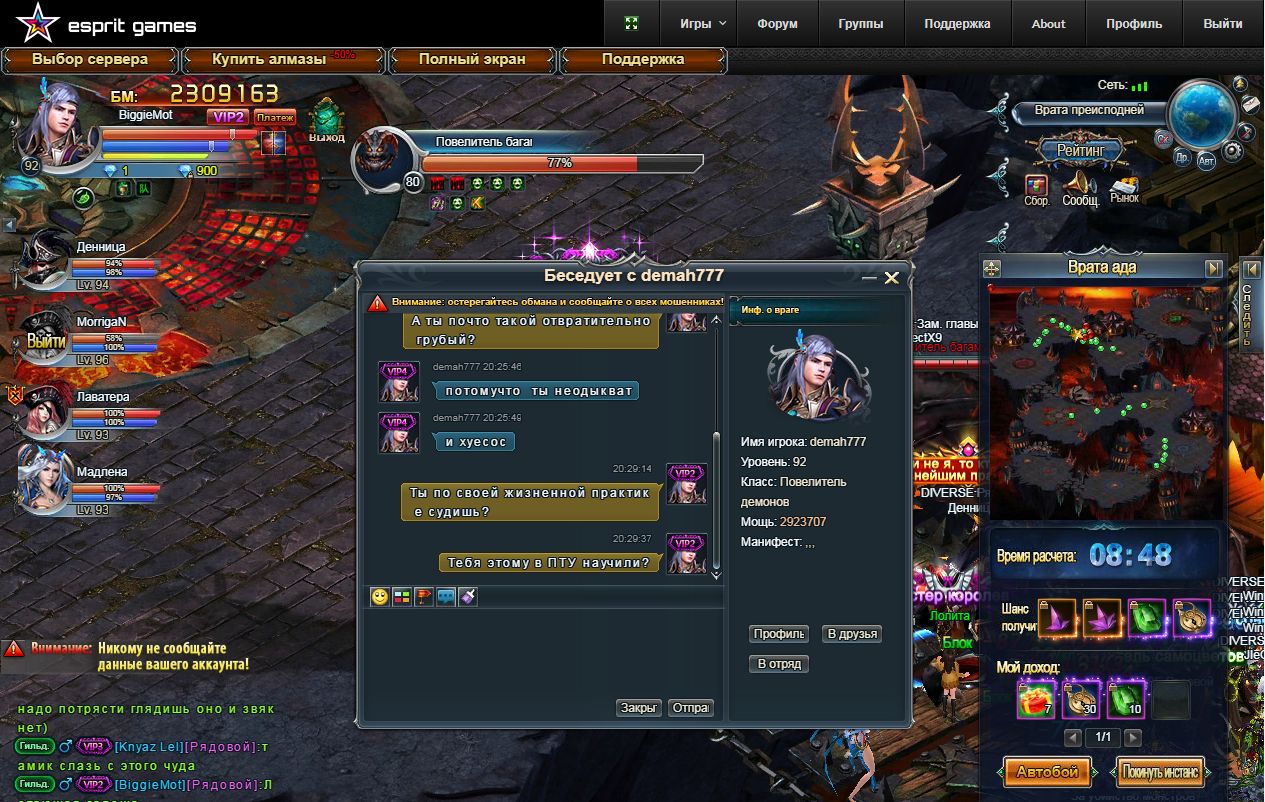
Task: Enable Автобой auto-battle
Action: (1047, 772)
